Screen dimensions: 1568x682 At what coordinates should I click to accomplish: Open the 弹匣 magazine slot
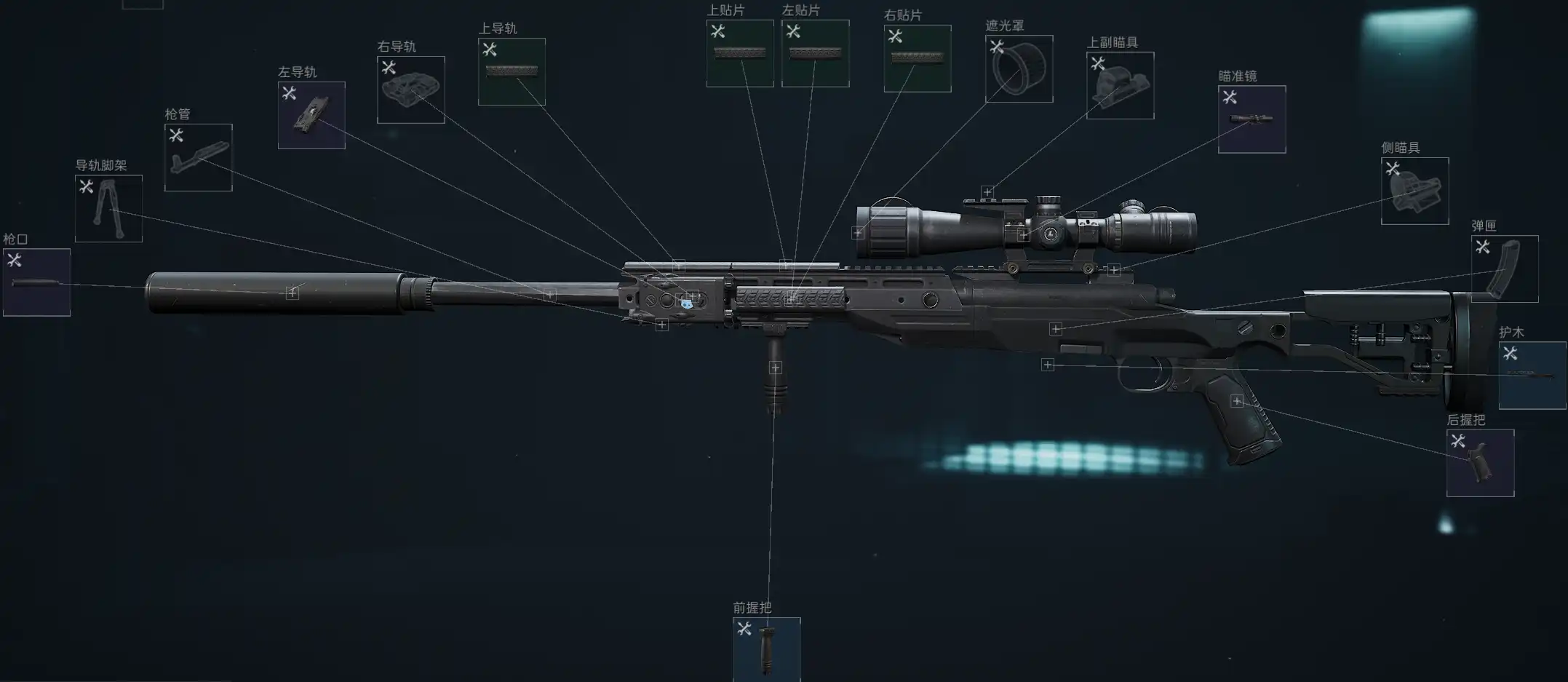1504,269
